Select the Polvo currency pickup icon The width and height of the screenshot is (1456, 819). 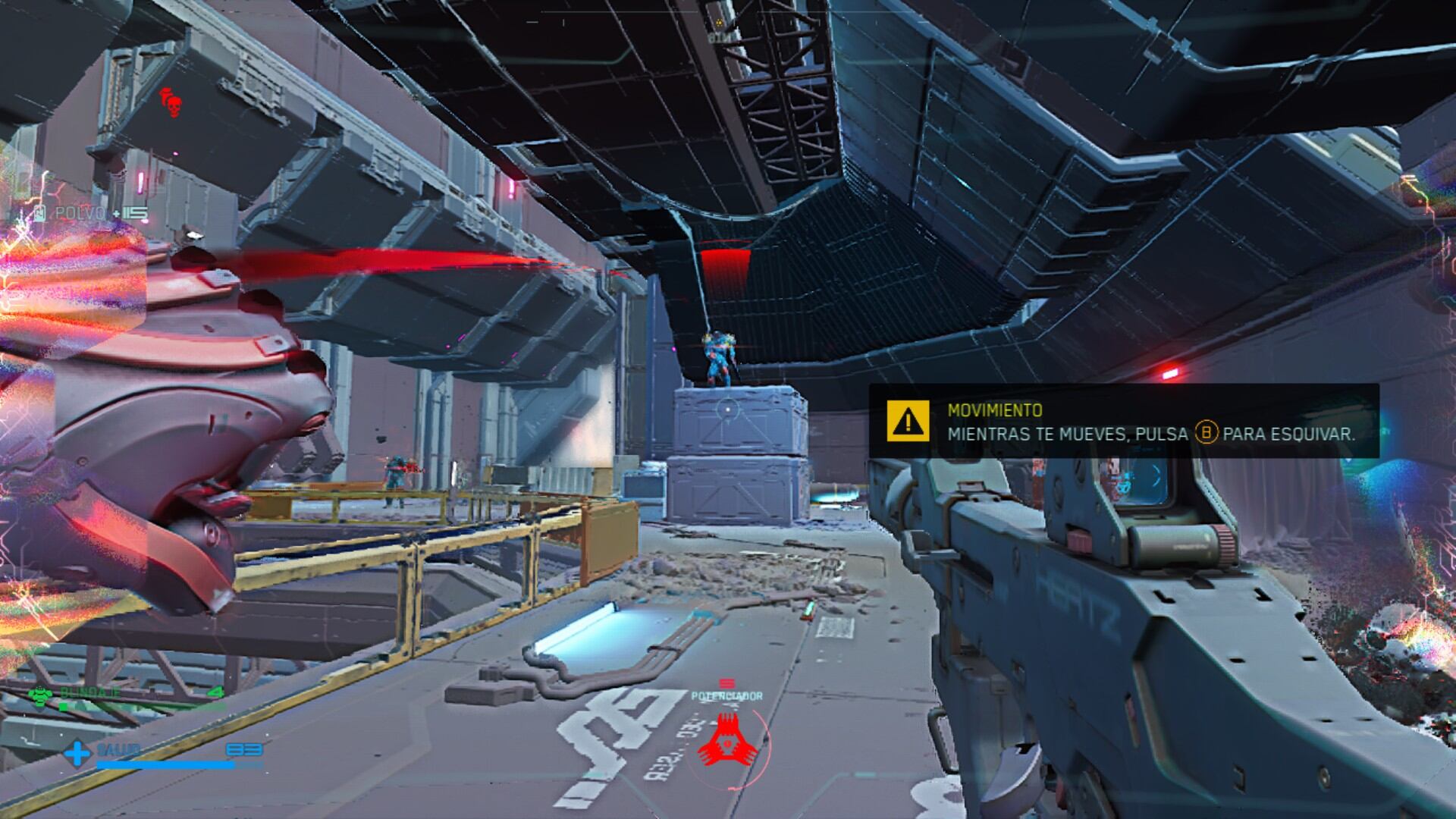pyautogui.click(x=41, y=214)
